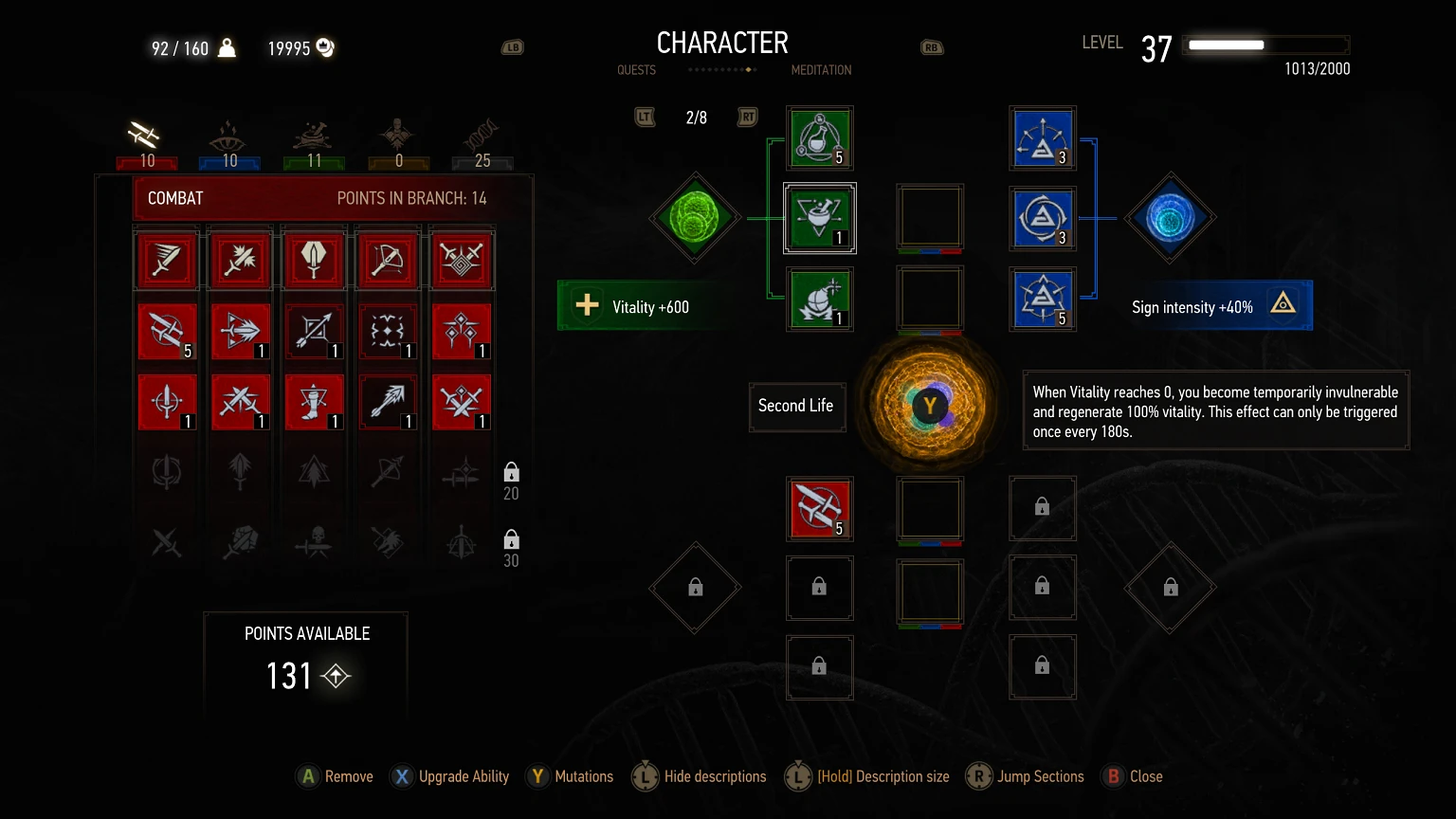Switch to the Meditation tab

(x=821, y=69)
